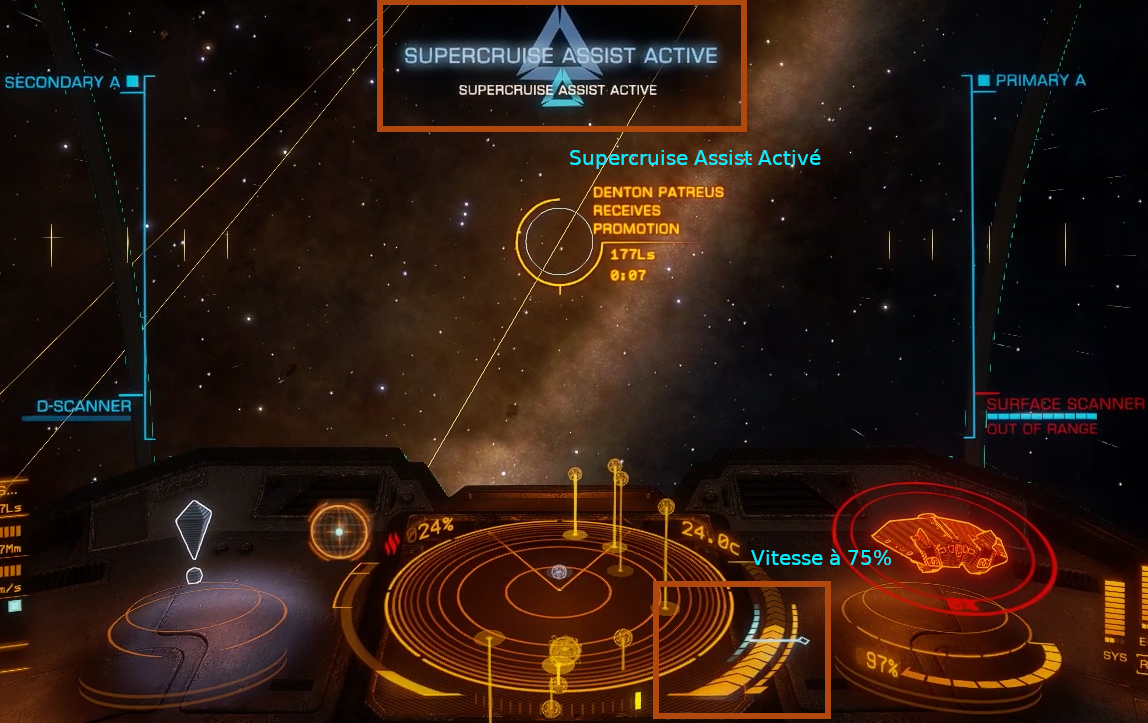Select the navigation compass orb
This screenshot has width=1148, height=723.
[339, 531]
